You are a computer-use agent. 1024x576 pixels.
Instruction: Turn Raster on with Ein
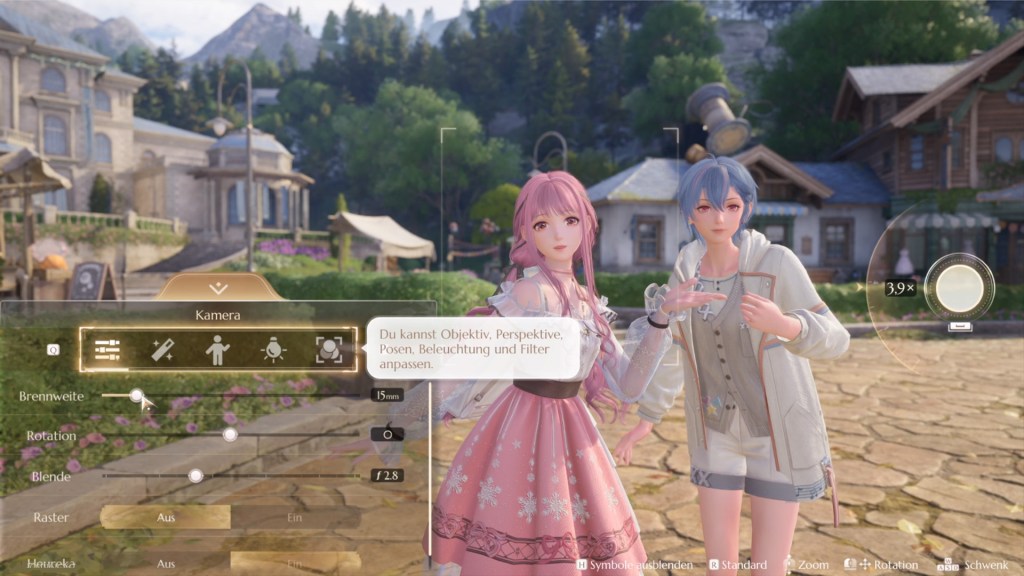295,517
